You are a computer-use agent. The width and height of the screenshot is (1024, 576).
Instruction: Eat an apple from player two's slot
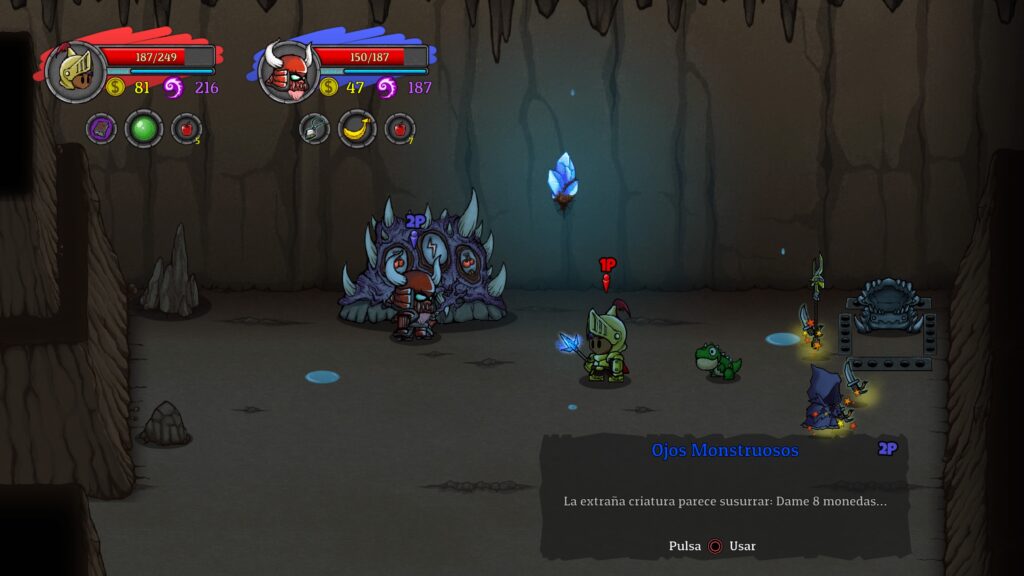click(x=399, y=129)
